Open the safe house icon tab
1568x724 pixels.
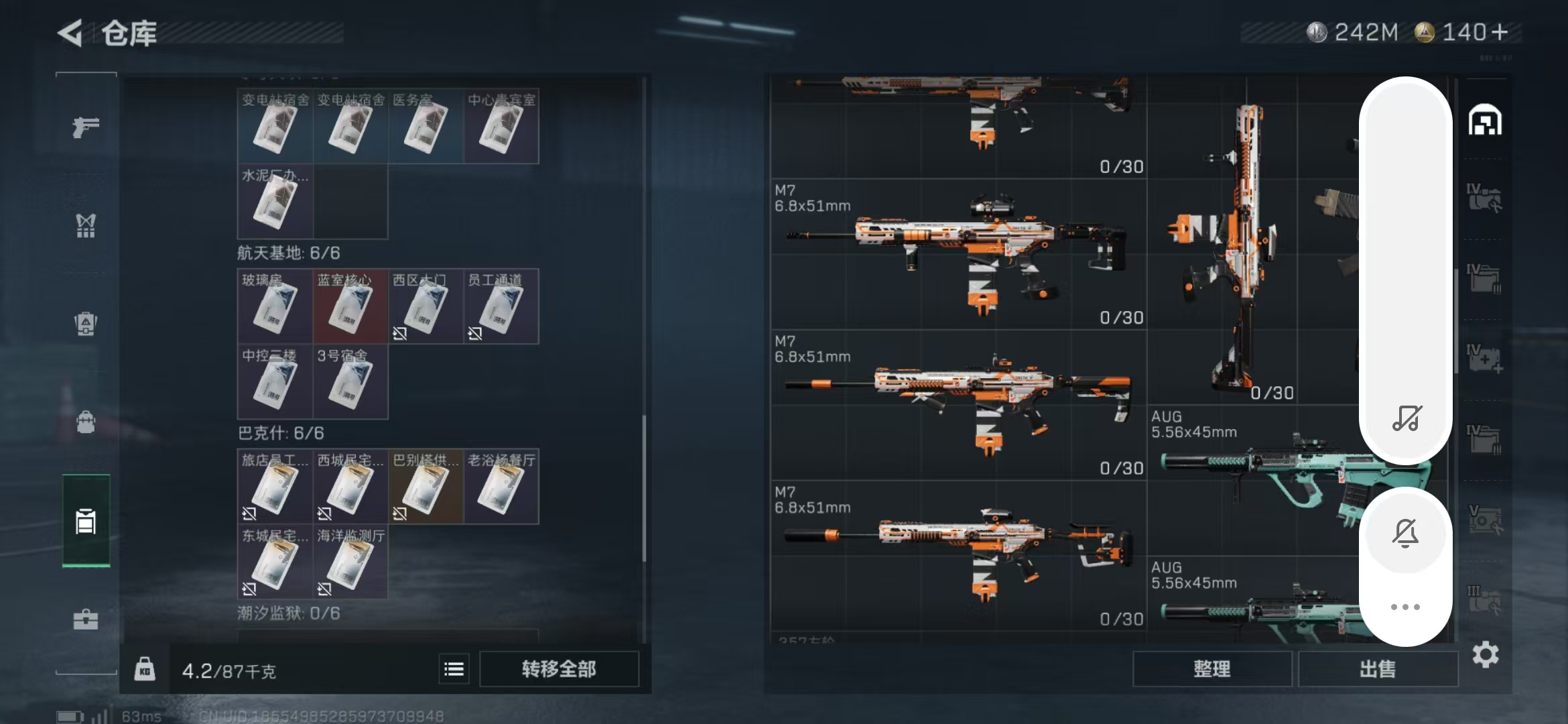click(x=1485, y=121)
